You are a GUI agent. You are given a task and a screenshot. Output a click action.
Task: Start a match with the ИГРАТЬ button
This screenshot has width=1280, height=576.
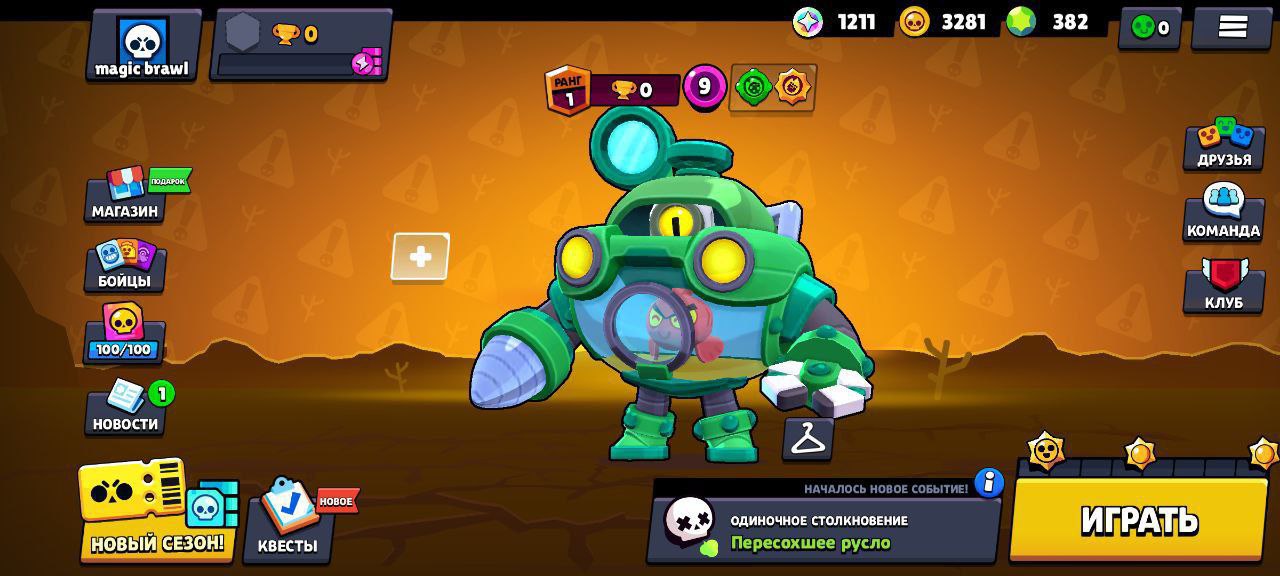point(1138,519)
